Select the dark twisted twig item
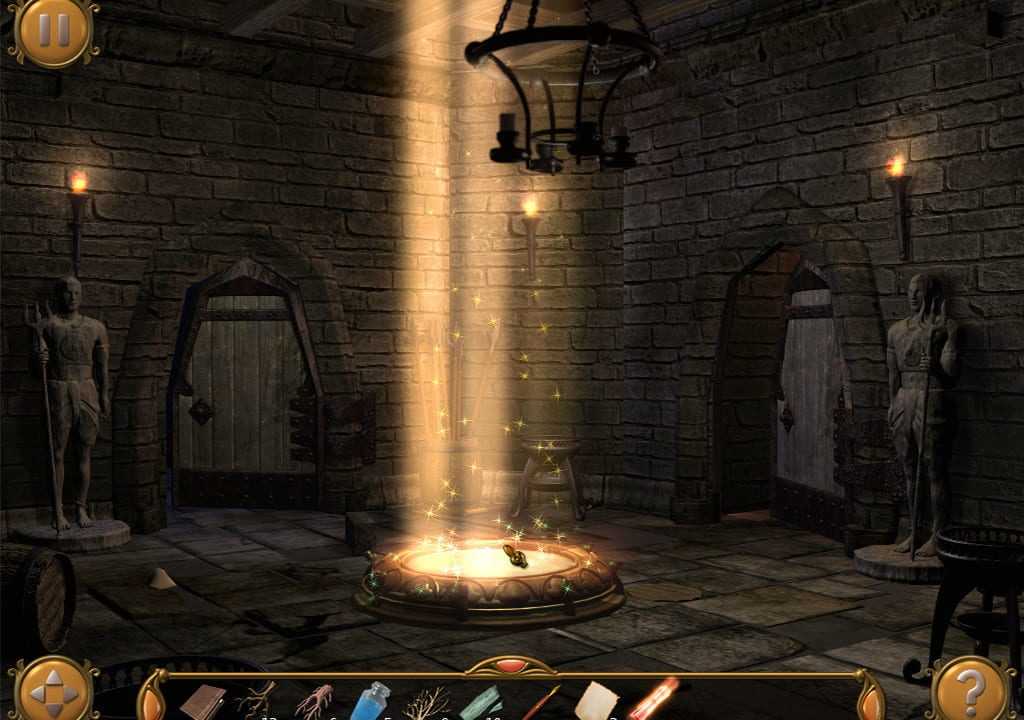Screen dimensions: 1024x720 [x=257, y=700]
